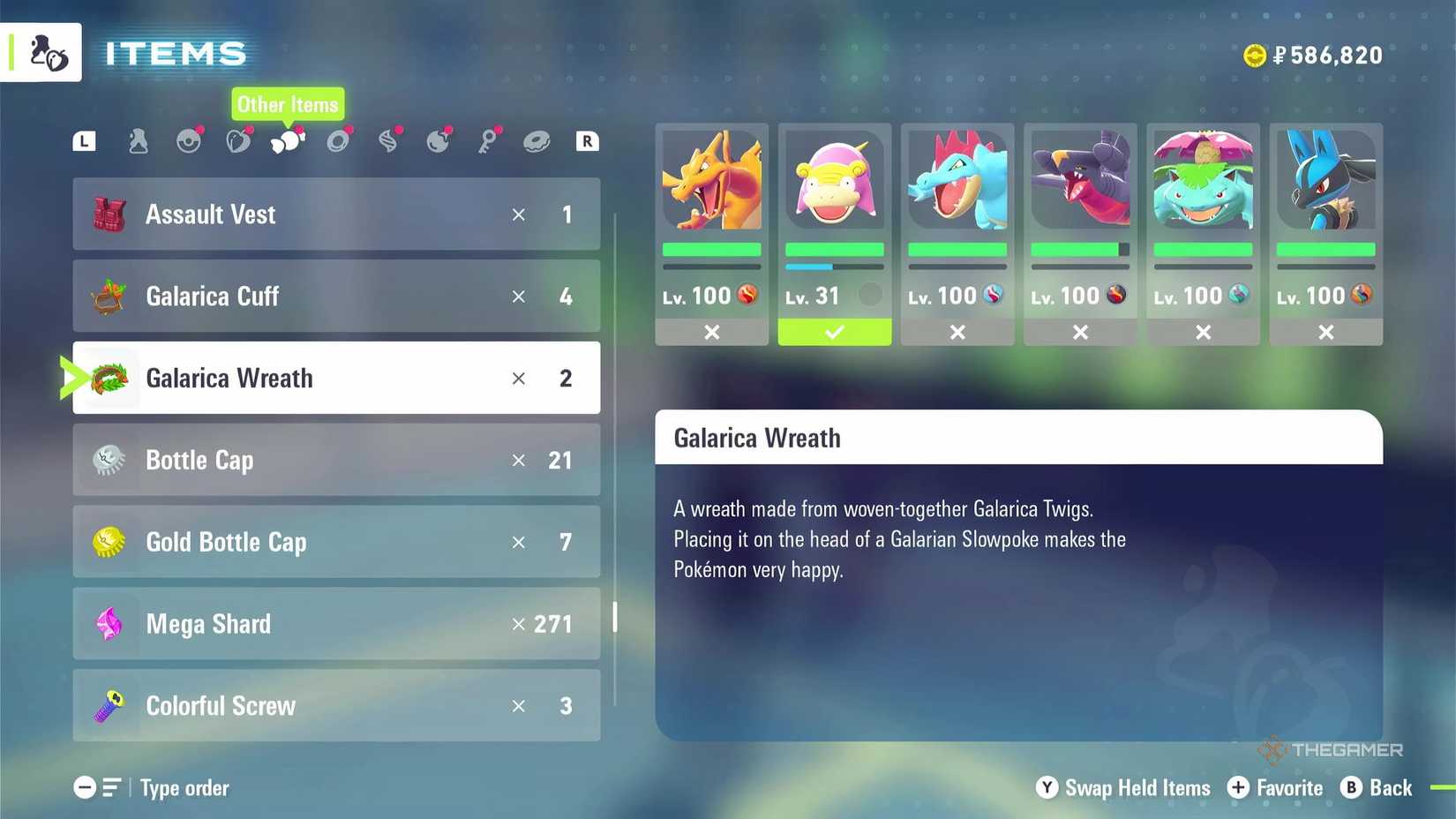This screenshot has width=1456, height=819.
Task: Deselect Lucario using its X toggle
Action: pos(1325,333)
